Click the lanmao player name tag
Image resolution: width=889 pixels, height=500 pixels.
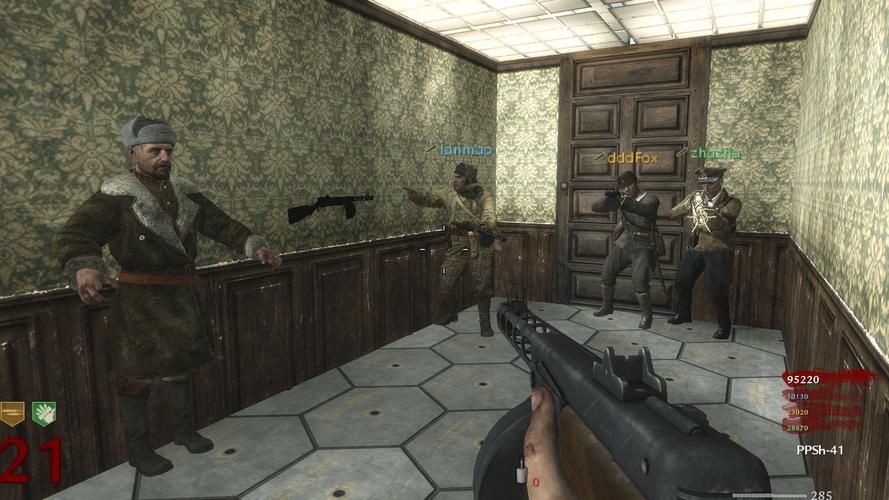(x=465, y=150)
